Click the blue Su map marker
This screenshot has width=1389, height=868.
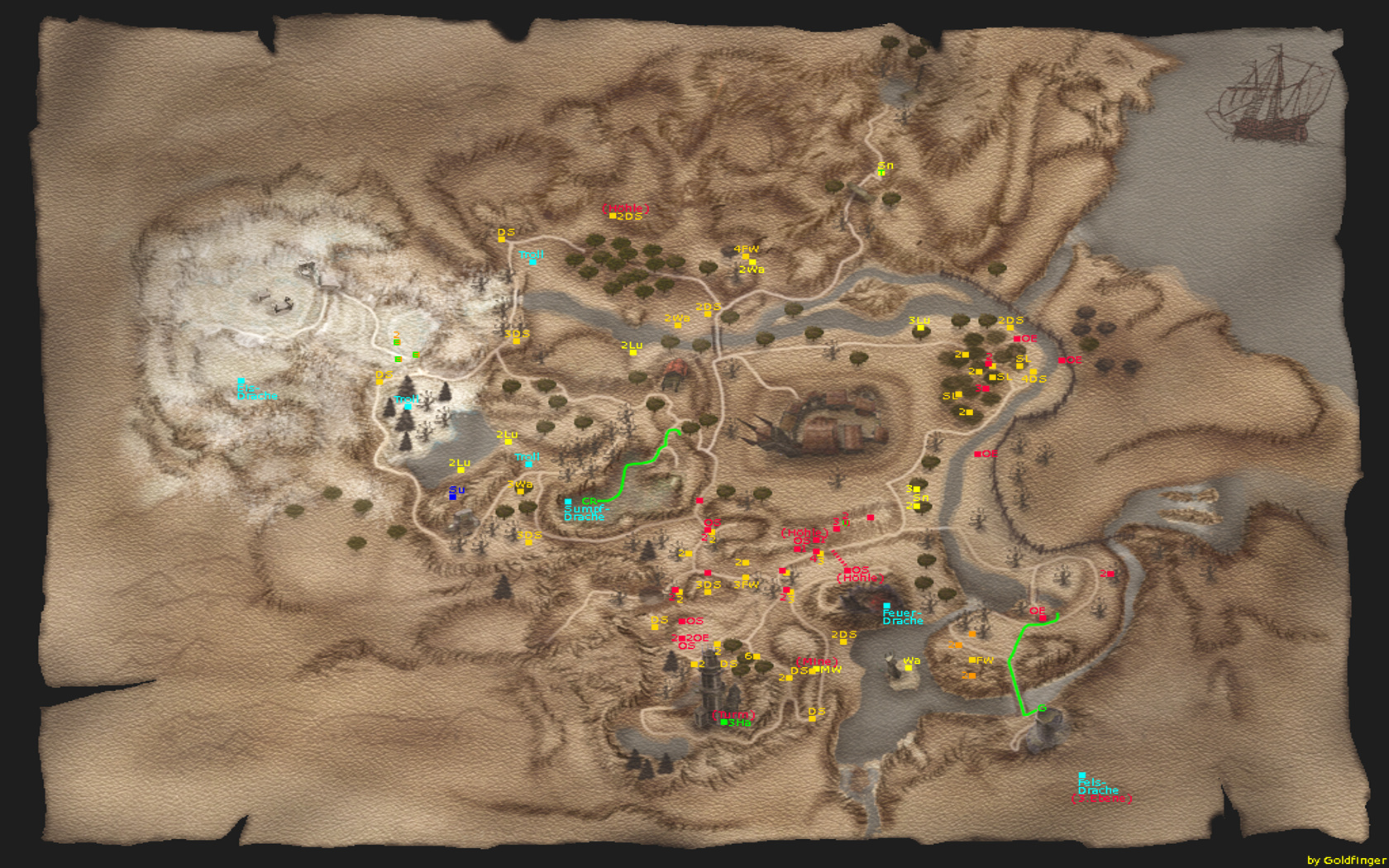[x=452, y=497]
